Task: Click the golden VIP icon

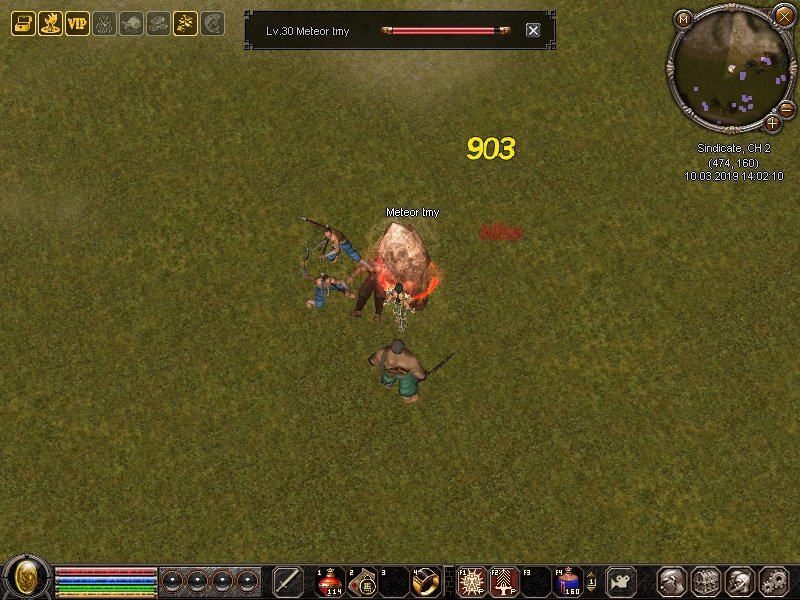Action: click(77, 24)
